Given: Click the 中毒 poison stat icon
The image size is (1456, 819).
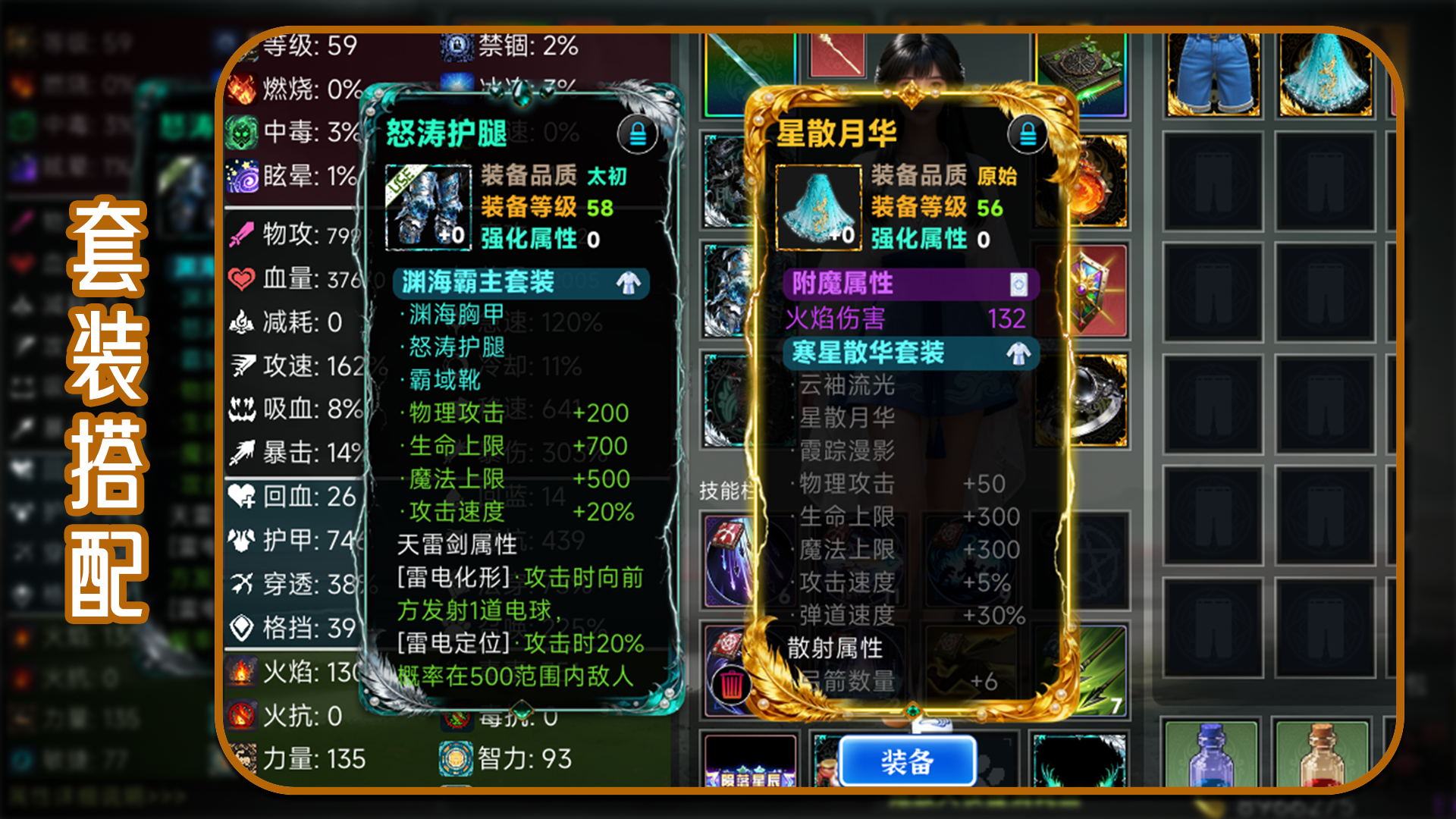Looking at the screenshot, I should [x=241, y=132].
